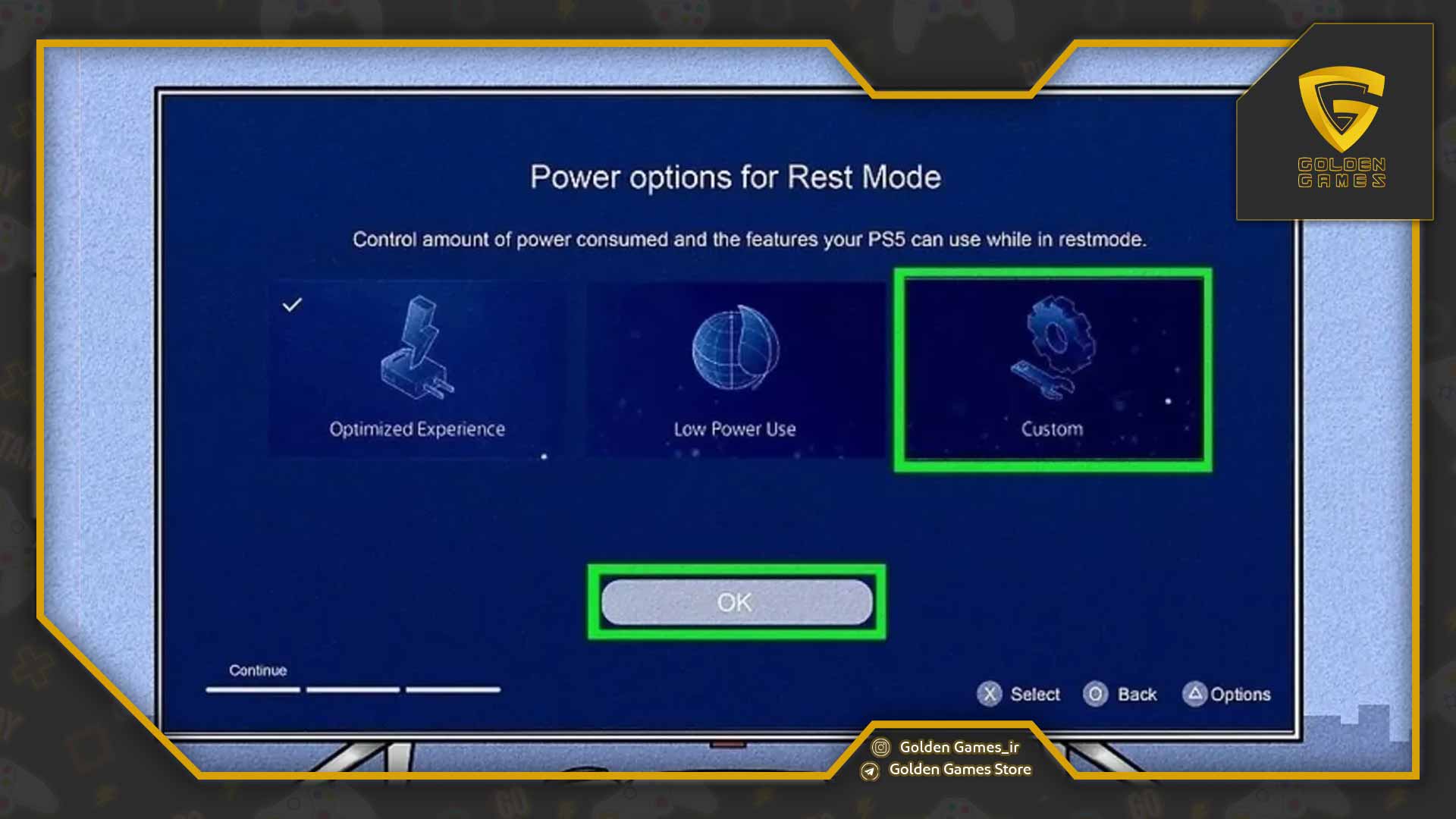Select the Optimized Experience power option
The height and width of the screenshot is (819, 1456).
pyautogui.click(x=416, y=369)
